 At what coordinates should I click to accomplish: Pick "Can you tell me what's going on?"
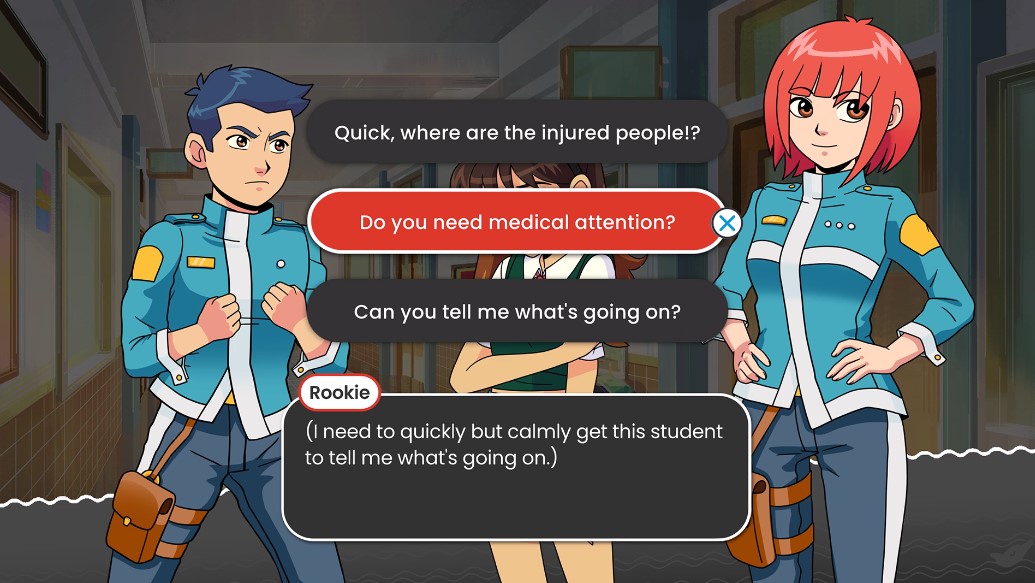(x=516, y=311)
